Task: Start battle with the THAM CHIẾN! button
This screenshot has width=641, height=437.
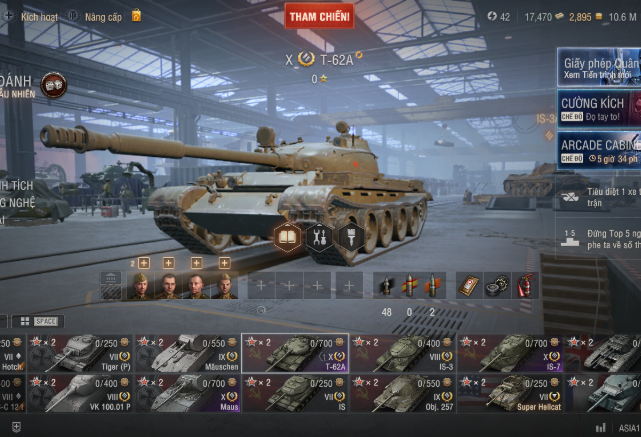Action: (x=318, y=15)
